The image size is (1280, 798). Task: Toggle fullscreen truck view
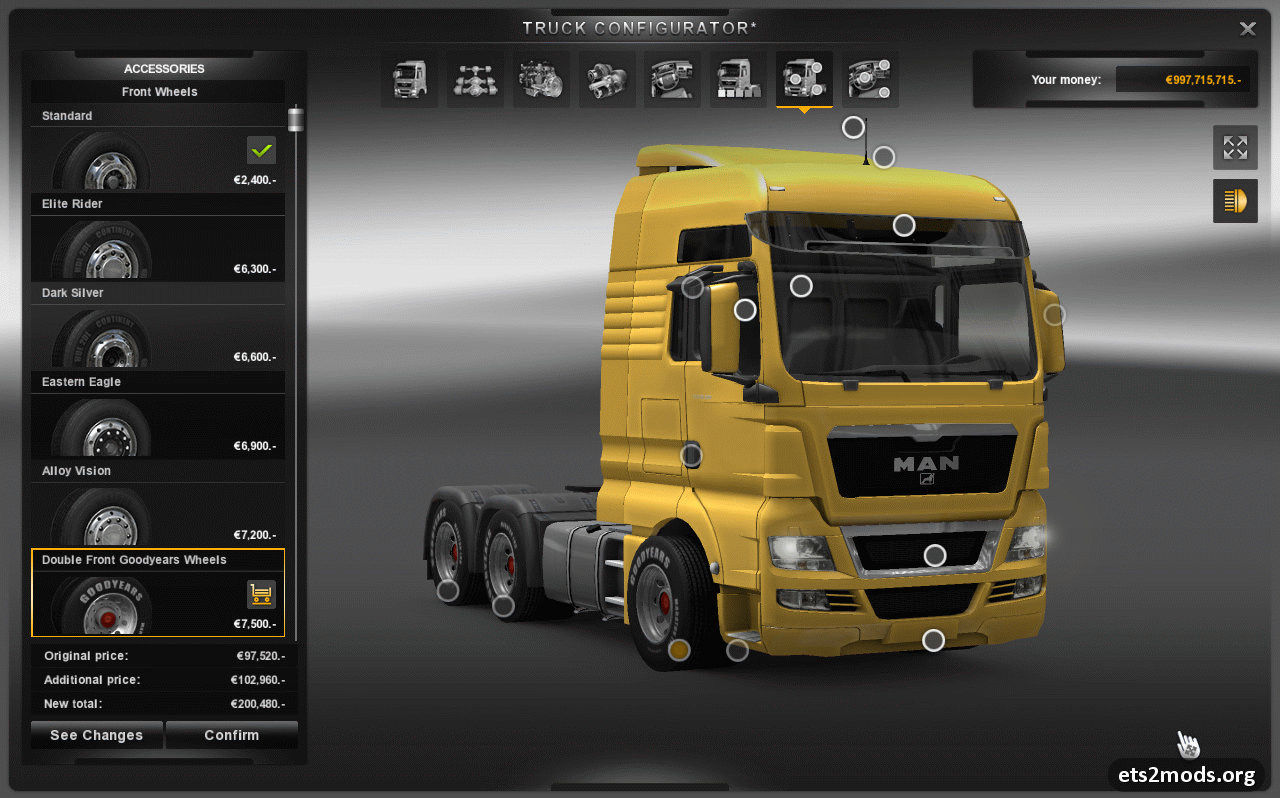coord(1235,148)
